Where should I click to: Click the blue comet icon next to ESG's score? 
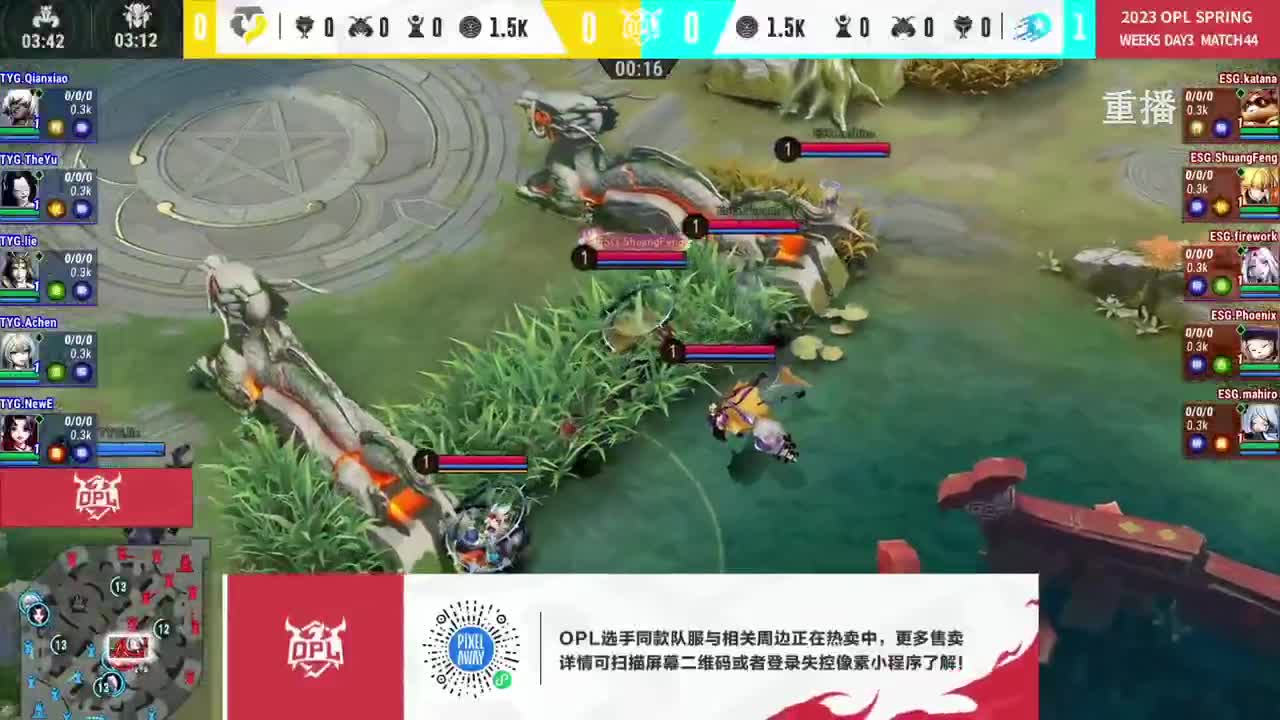1034,27
